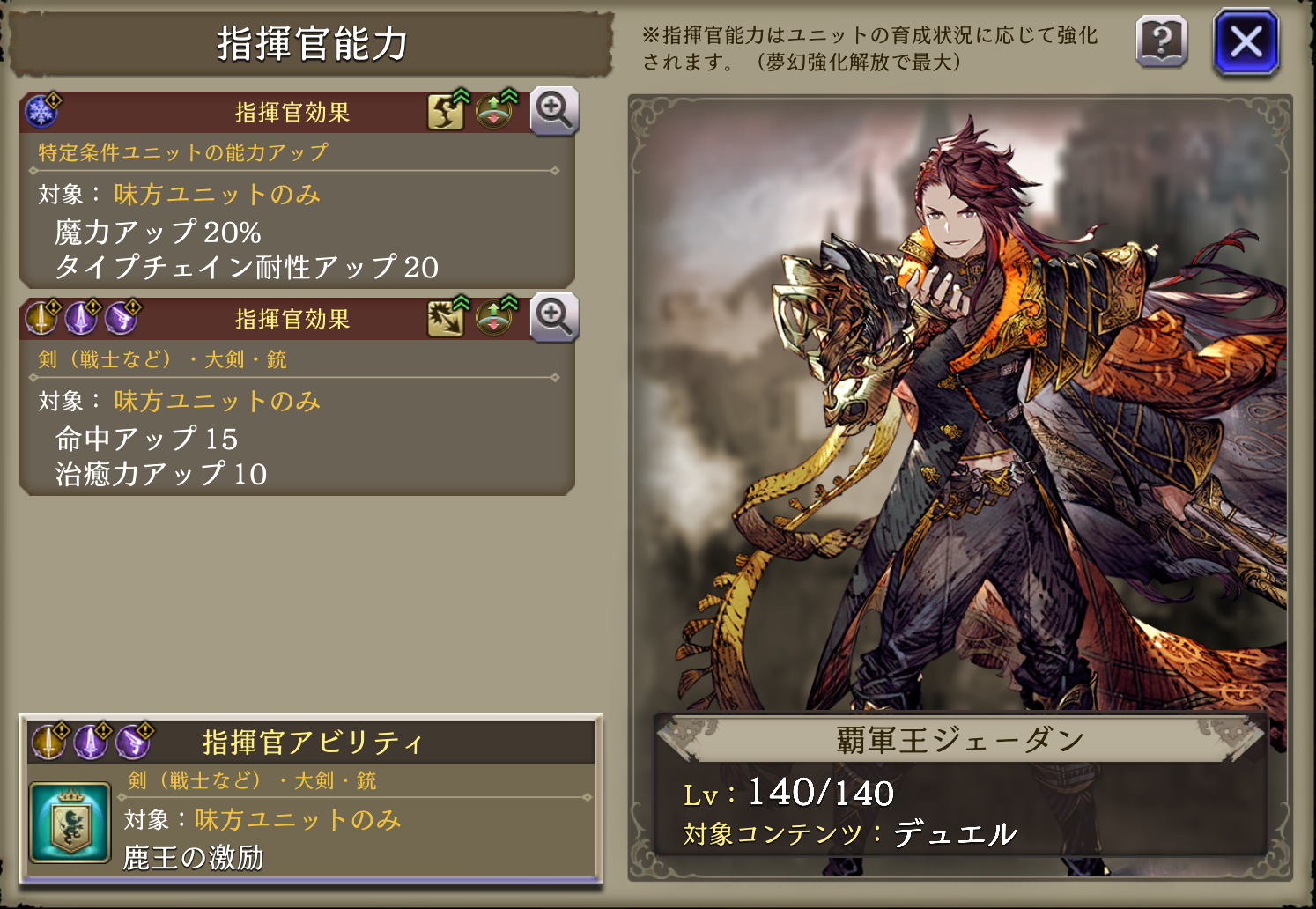This screenshot has width=1316, height=909.
Task: Magnify the magic power up commander effect
Action: click(554, 111)
